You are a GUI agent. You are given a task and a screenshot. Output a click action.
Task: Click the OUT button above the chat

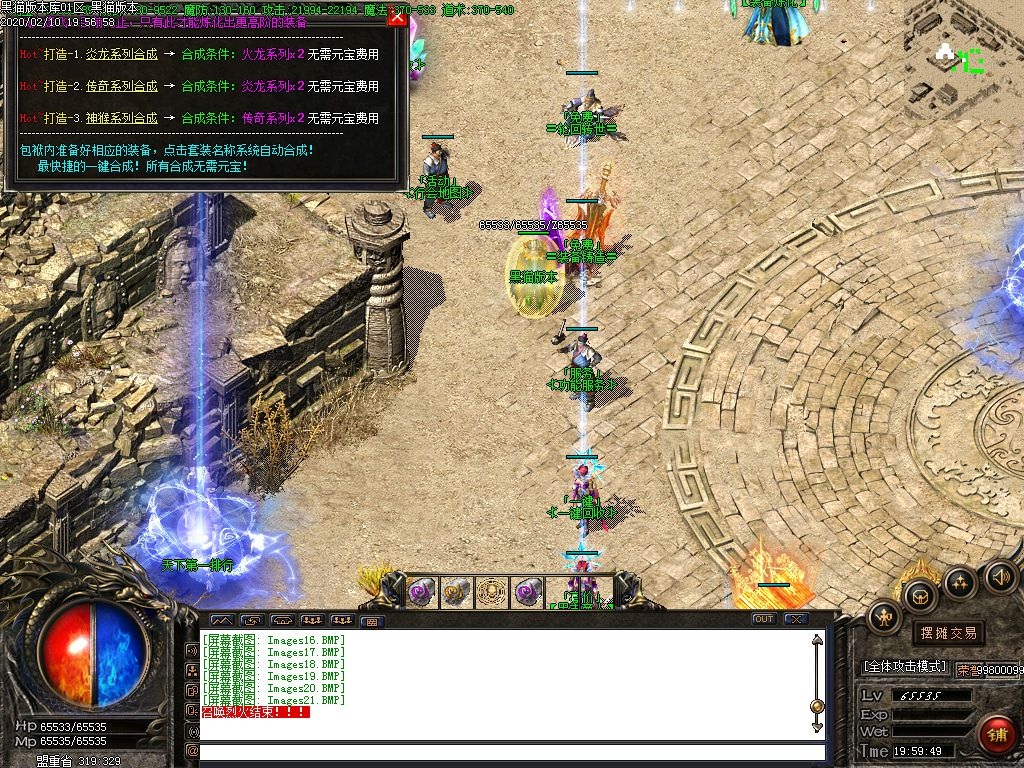click(x=764, y=619)
